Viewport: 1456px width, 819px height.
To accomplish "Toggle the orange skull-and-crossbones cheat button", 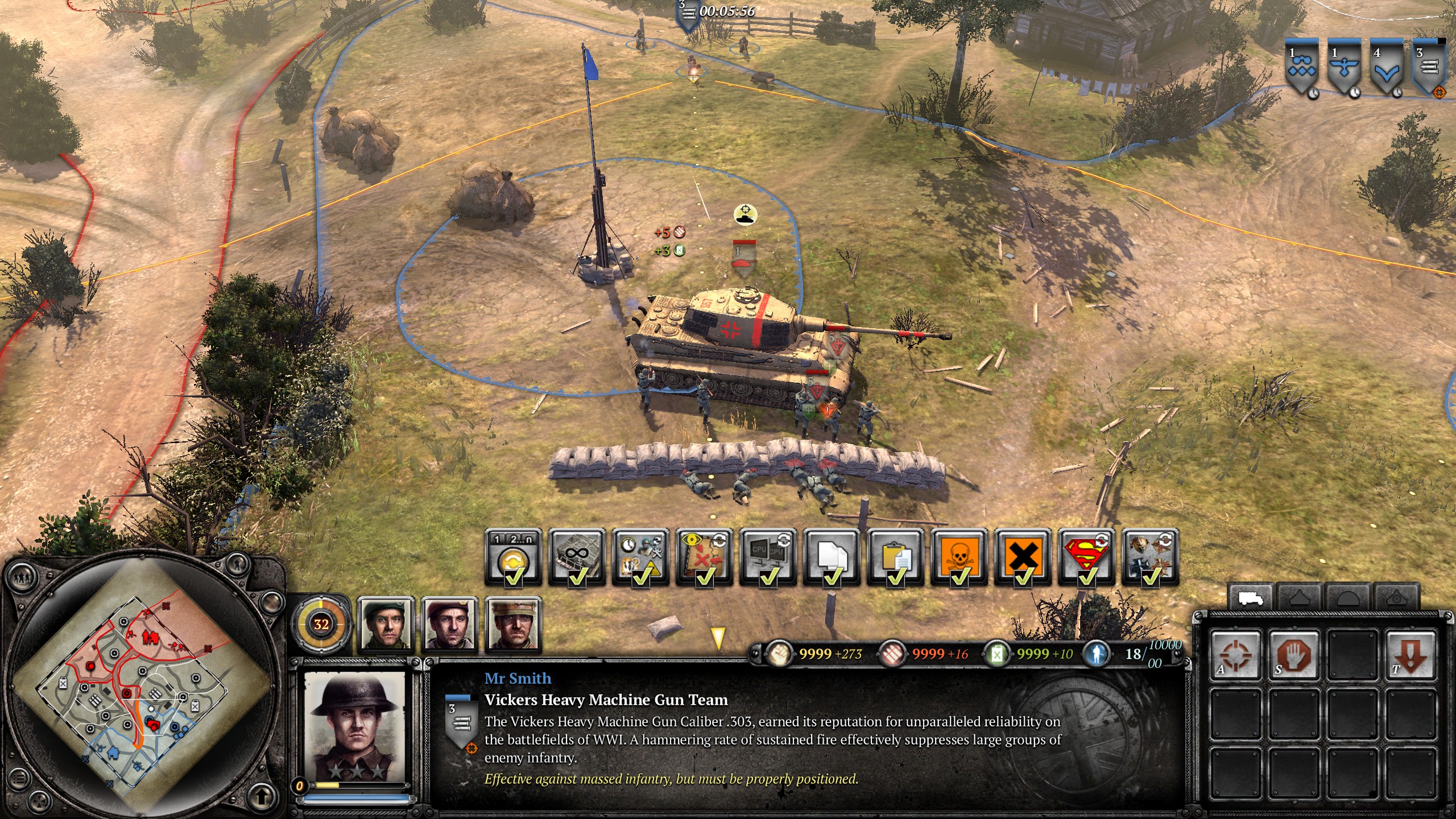I will pyautogui.click(x=959, y=557).
